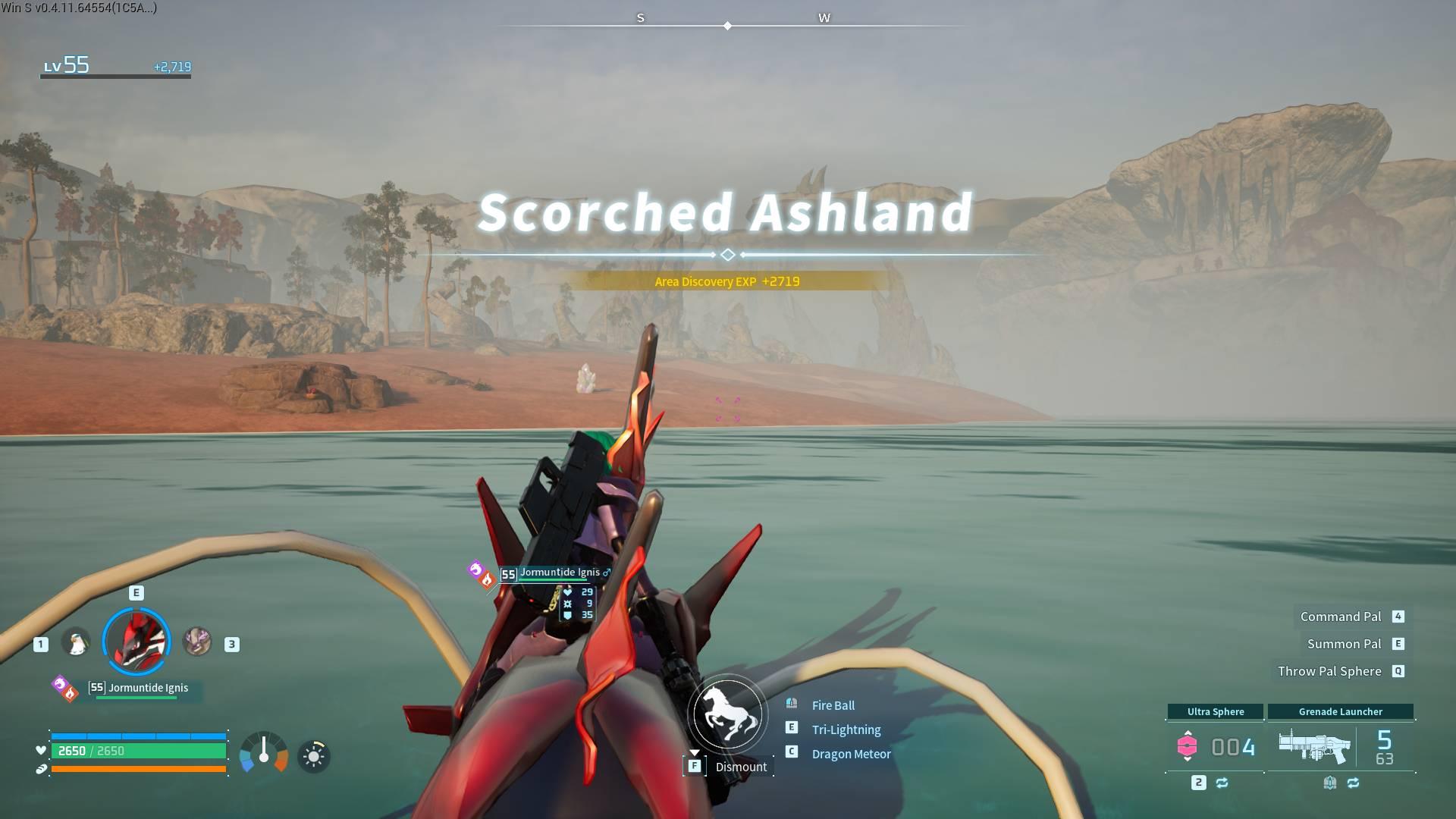Click the compass bar center marker
1456x819 pixels.
(x=727, y=26)
